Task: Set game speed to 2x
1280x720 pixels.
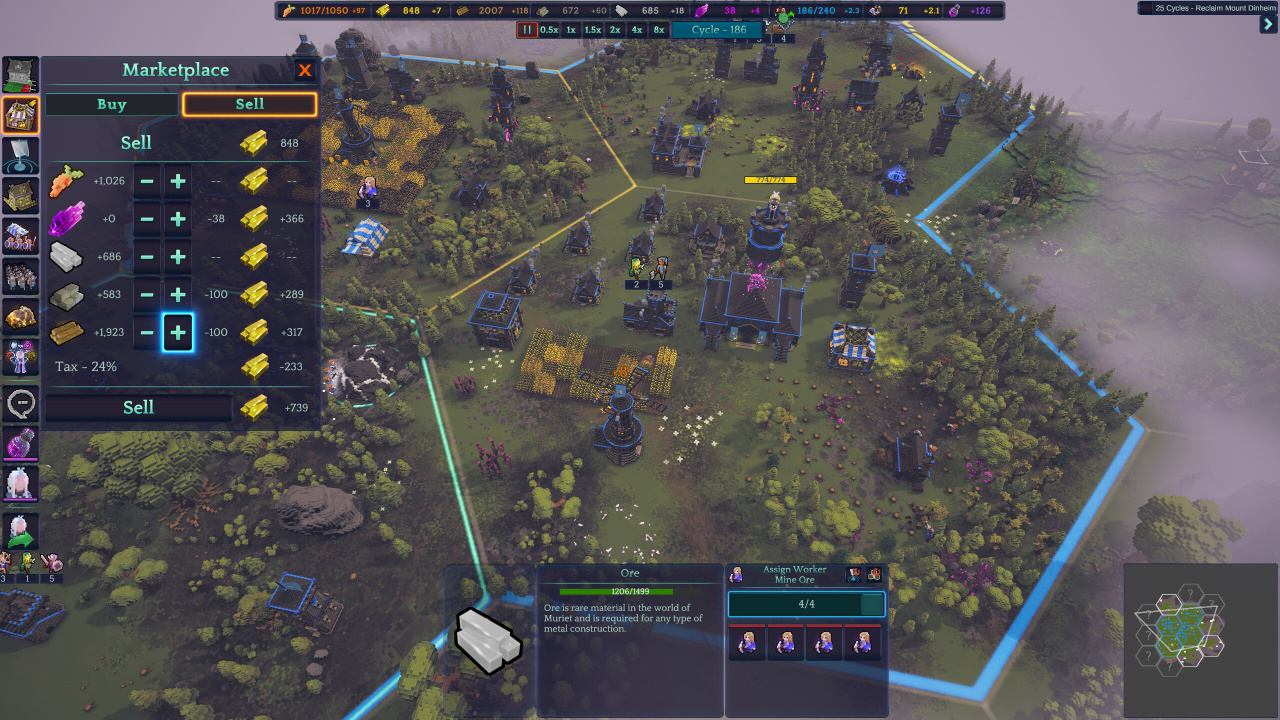Action: 615,30
